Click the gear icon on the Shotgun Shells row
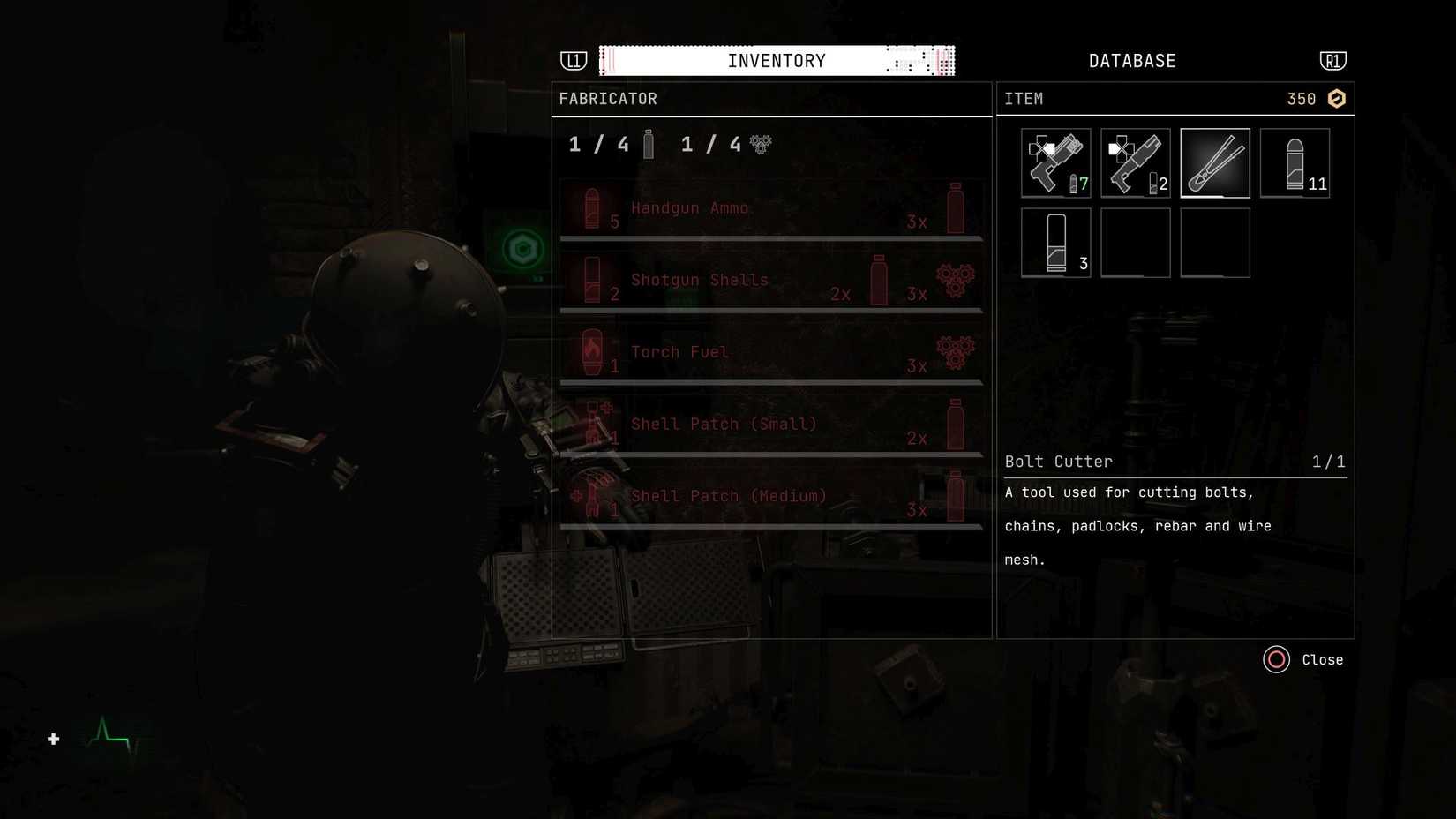This screenshot has width=1456, height=819. (x=956, y=280)
